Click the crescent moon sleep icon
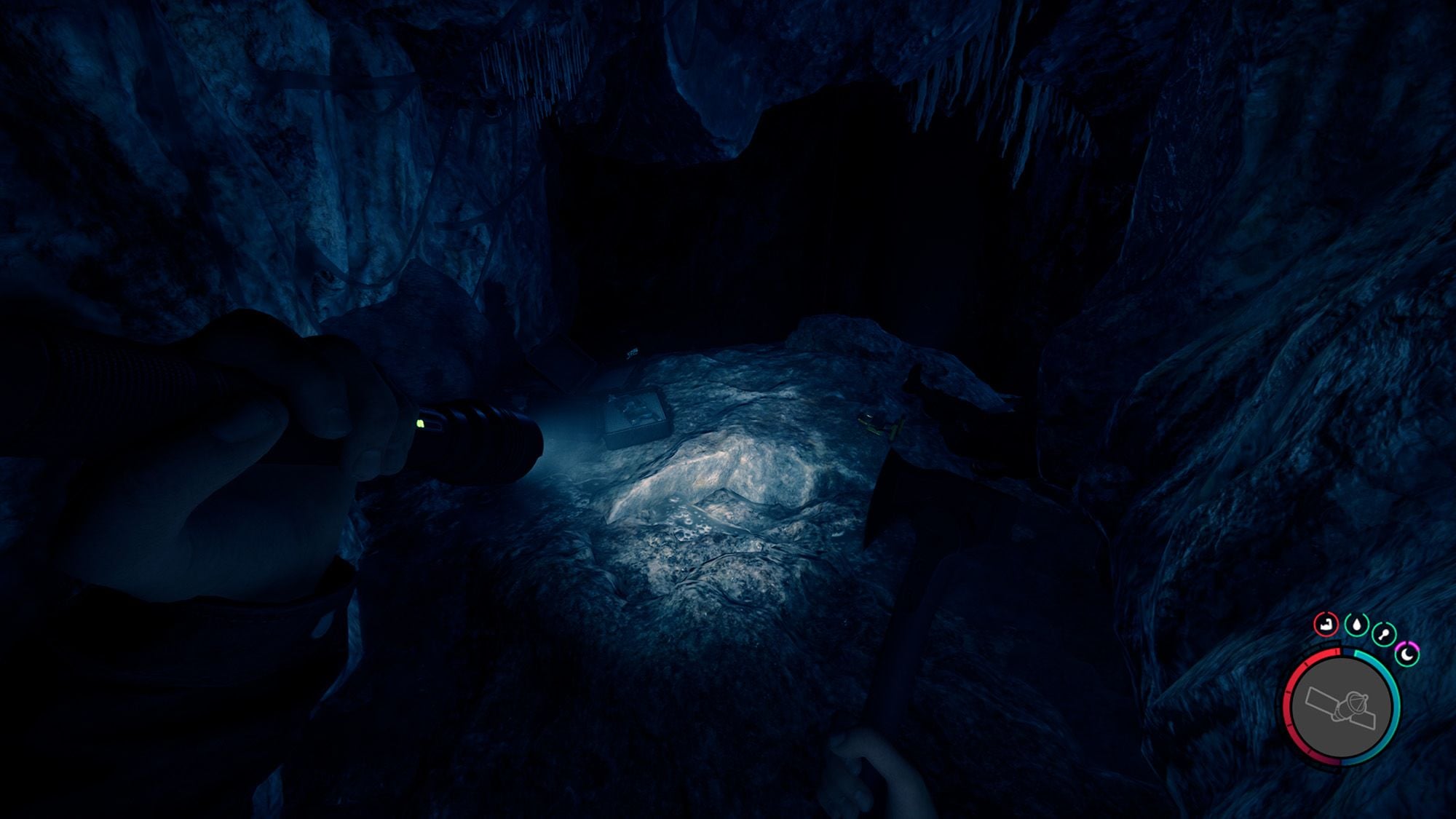Screen dimensions: 1456x819 [1407, 654]
